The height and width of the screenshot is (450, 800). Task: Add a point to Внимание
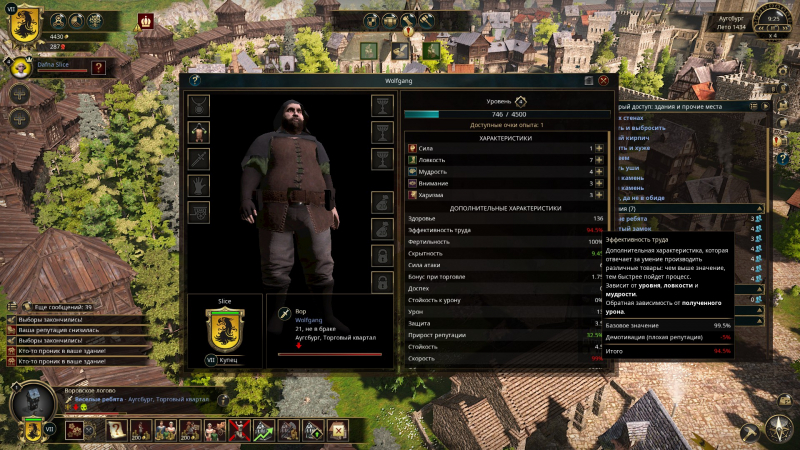click(x=601, y=184)
